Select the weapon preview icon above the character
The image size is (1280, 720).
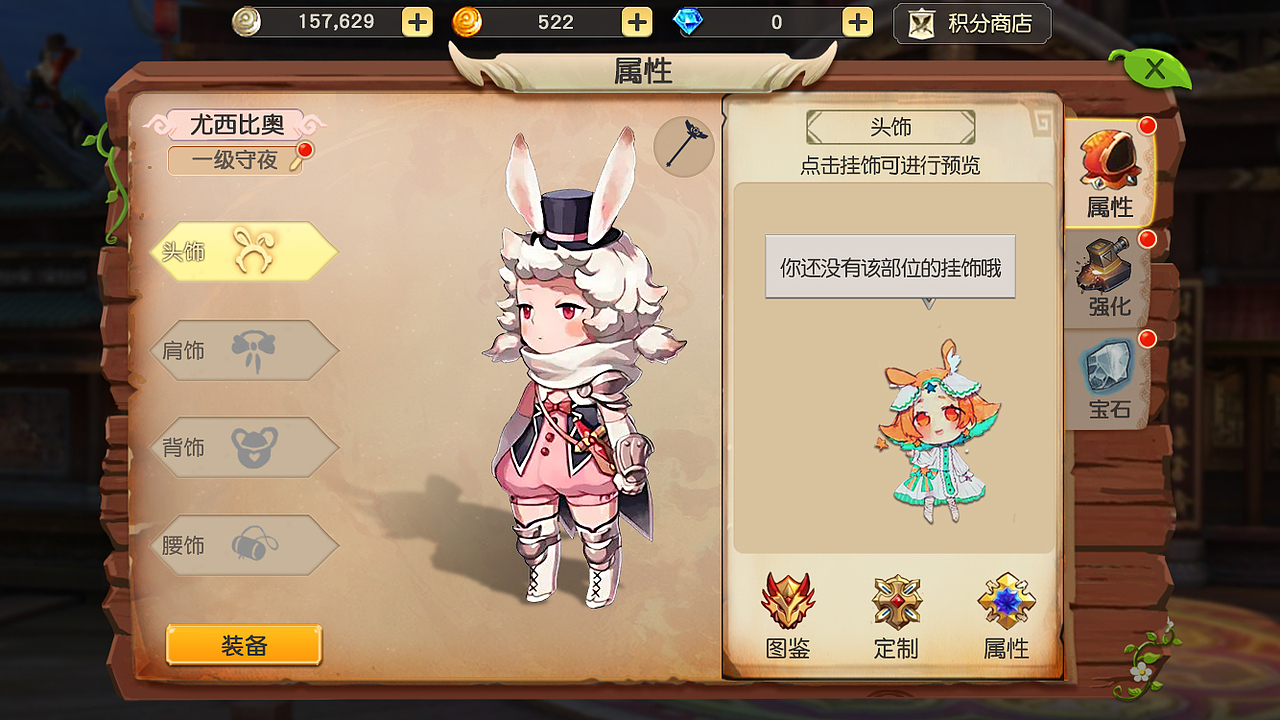[x=683, y=146]
